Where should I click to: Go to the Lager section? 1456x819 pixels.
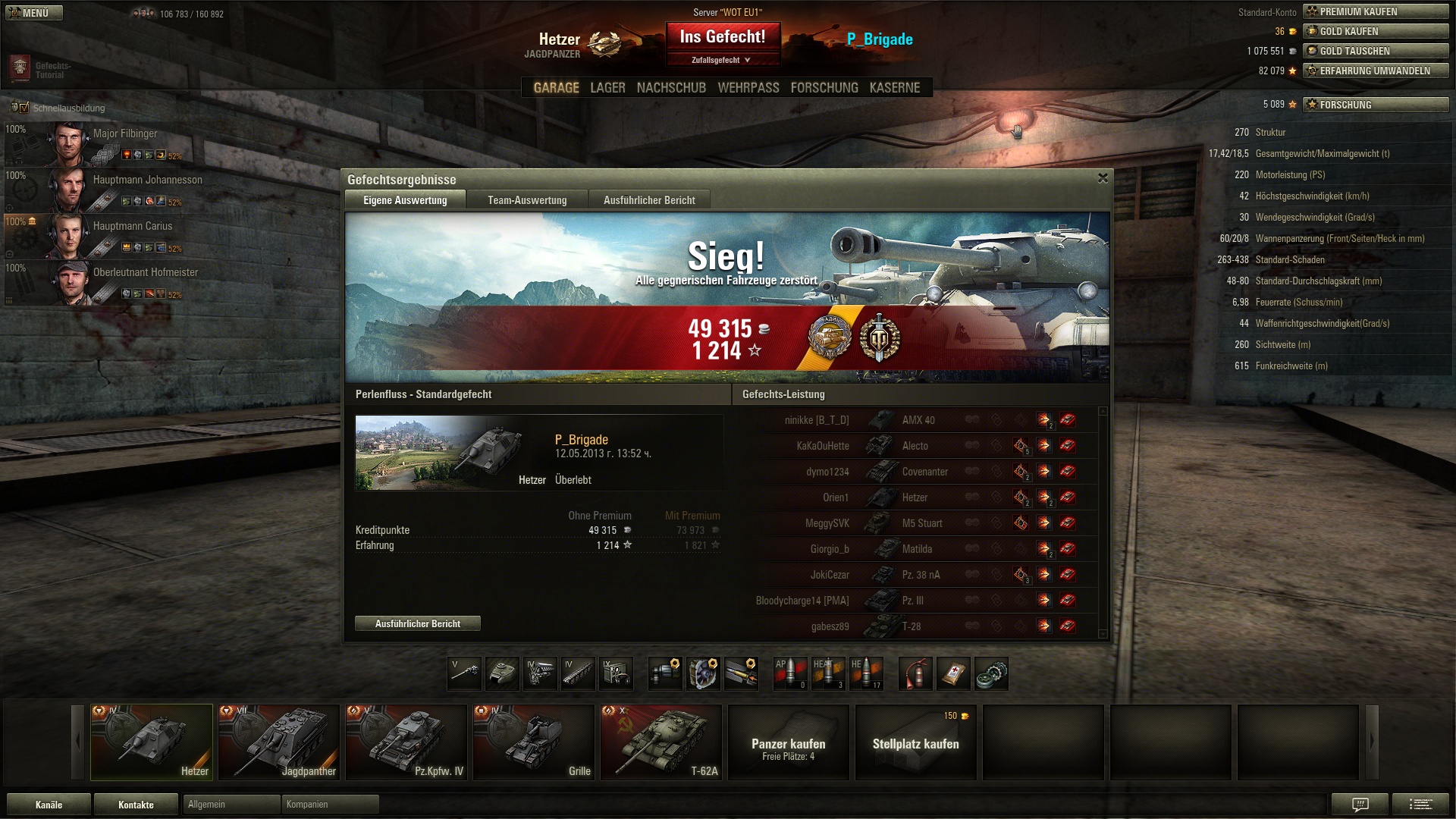click(607, 88)
